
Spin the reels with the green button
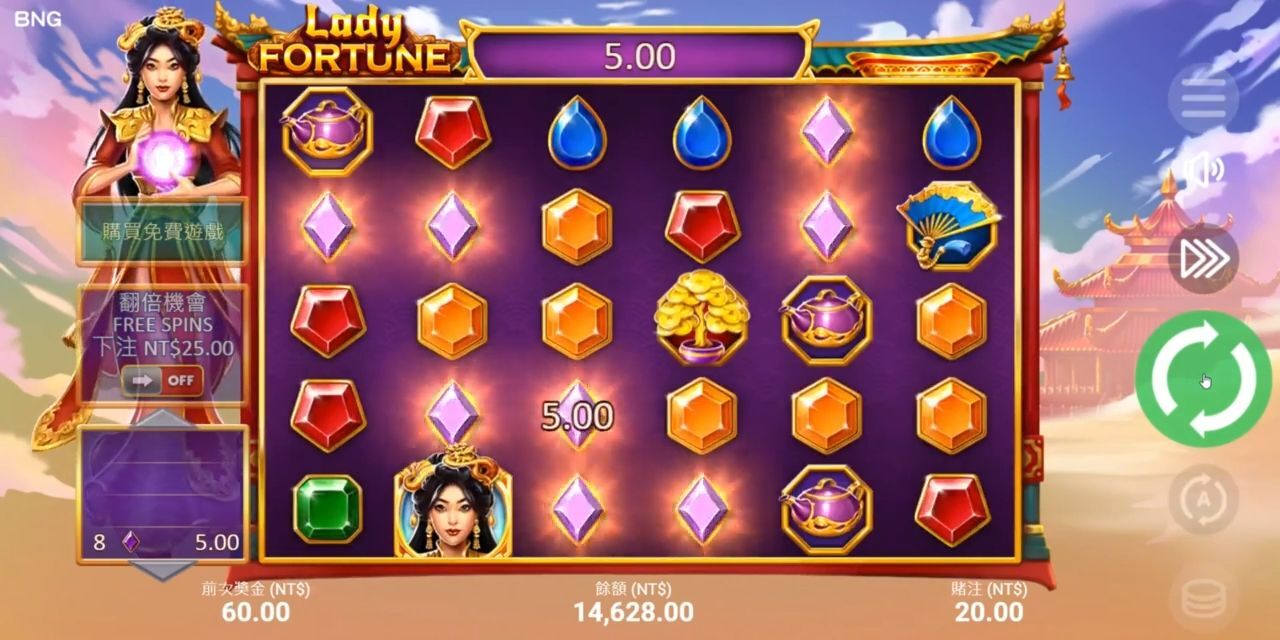click(1203, 378)
